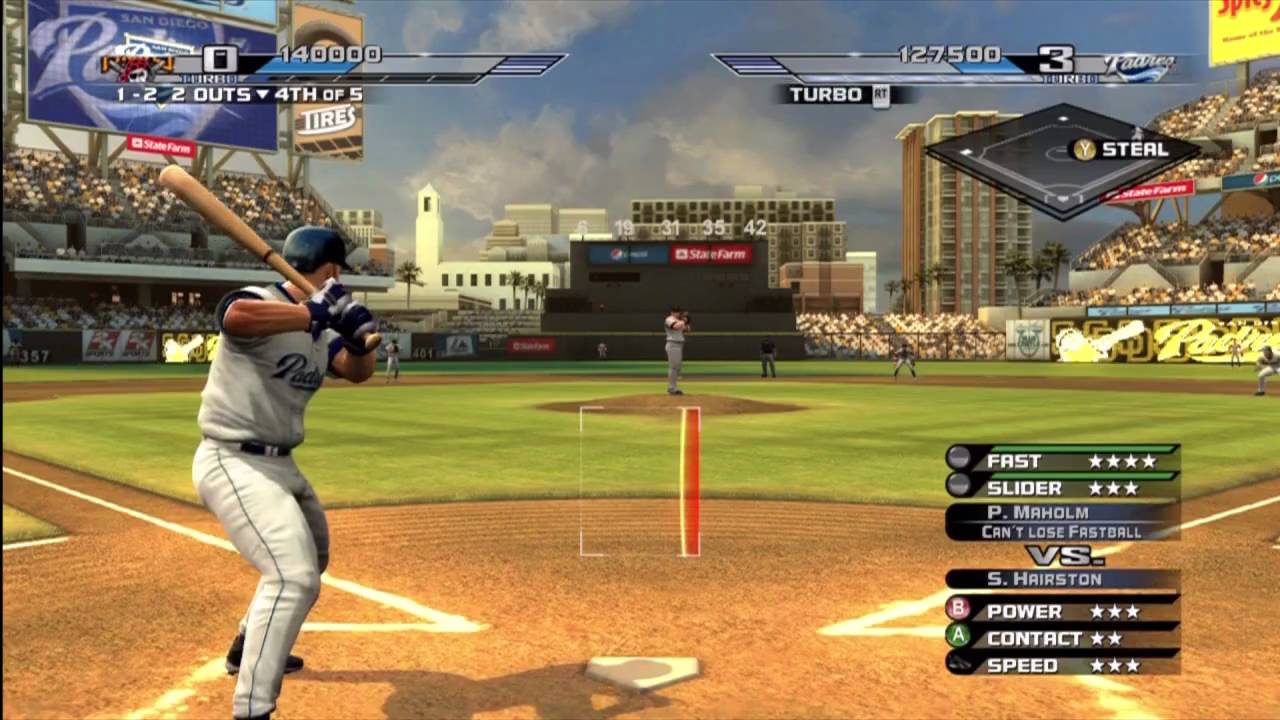The height and width of the screenshot is (720, 1280).
Task: Click the VS. matchup label
Action: (1065, 554)
